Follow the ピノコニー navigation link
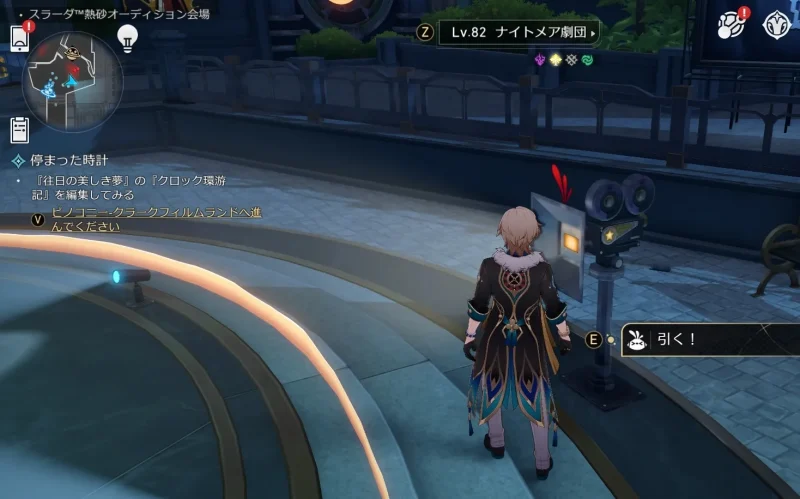This screenshot has width=800, height=499. point(156,219)
